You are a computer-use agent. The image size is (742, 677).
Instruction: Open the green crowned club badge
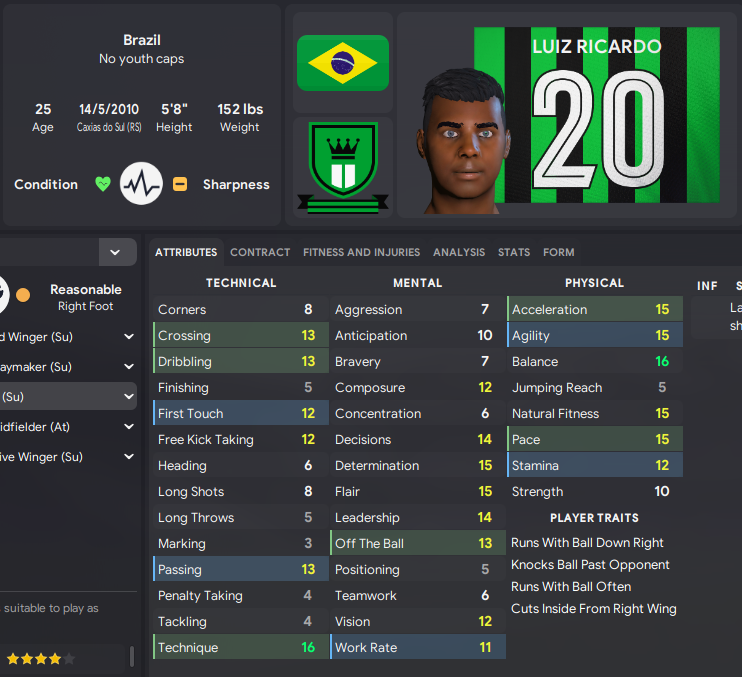(x=343, y=166)
